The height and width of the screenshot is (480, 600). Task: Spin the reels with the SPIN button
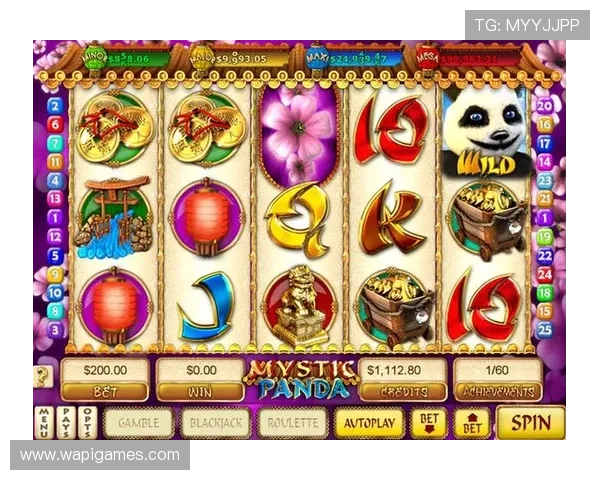click(x=530, y=422)
